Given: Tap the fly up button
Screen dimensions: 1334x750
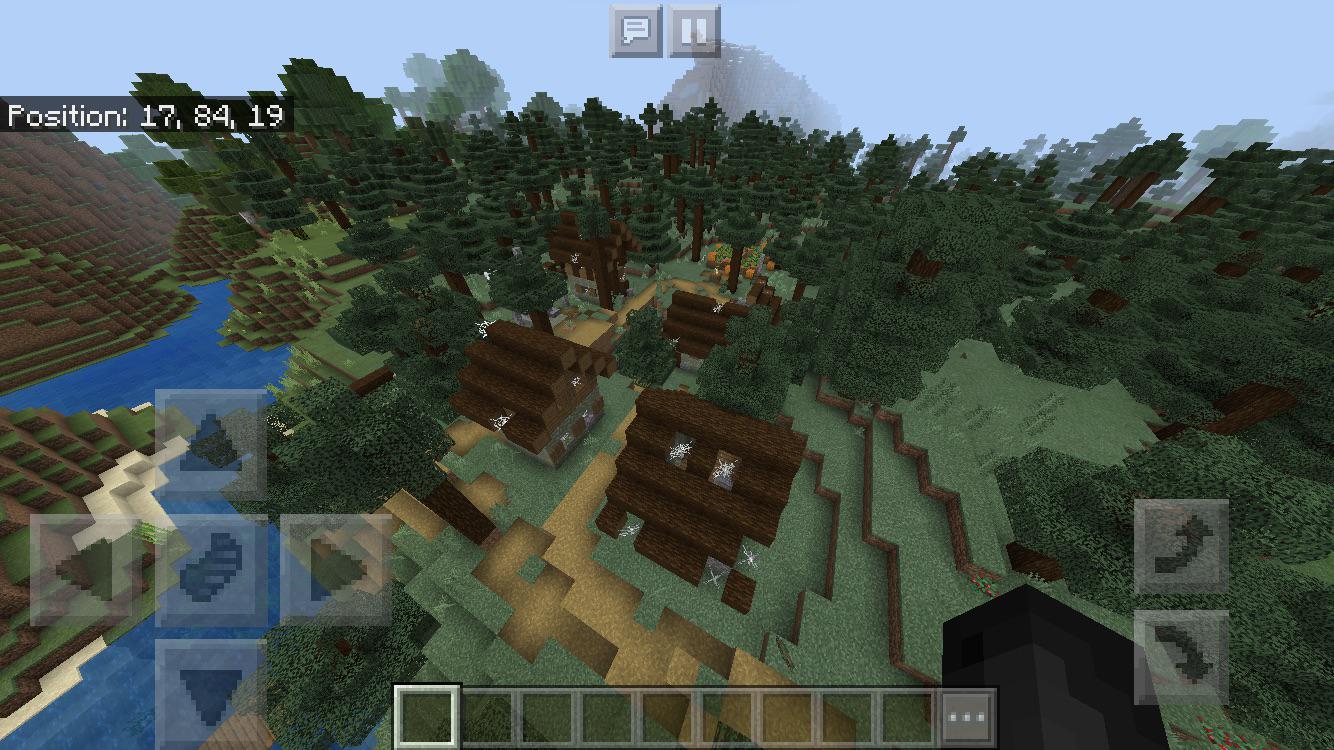Looking at the screenshot, I should [x=1183, y=547].
